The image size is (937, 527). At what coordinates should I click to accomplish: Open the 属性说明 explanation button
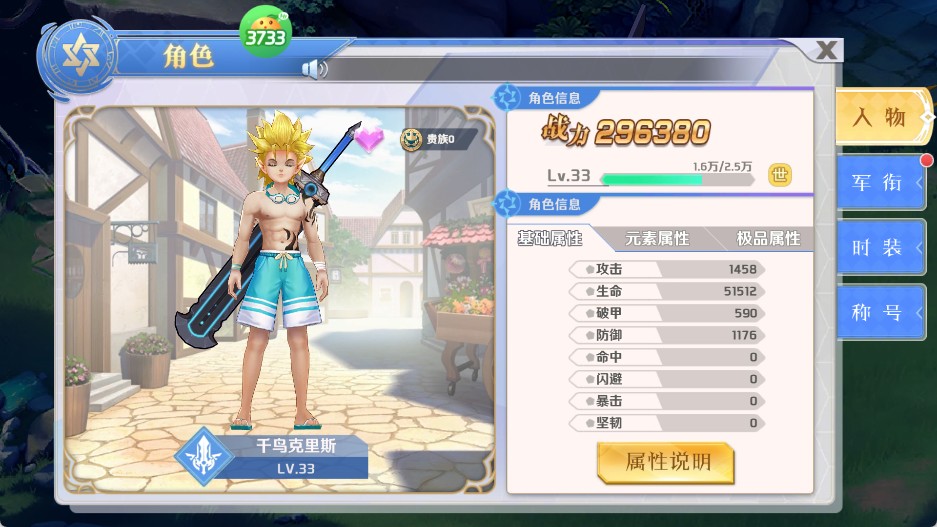point(666,462)
